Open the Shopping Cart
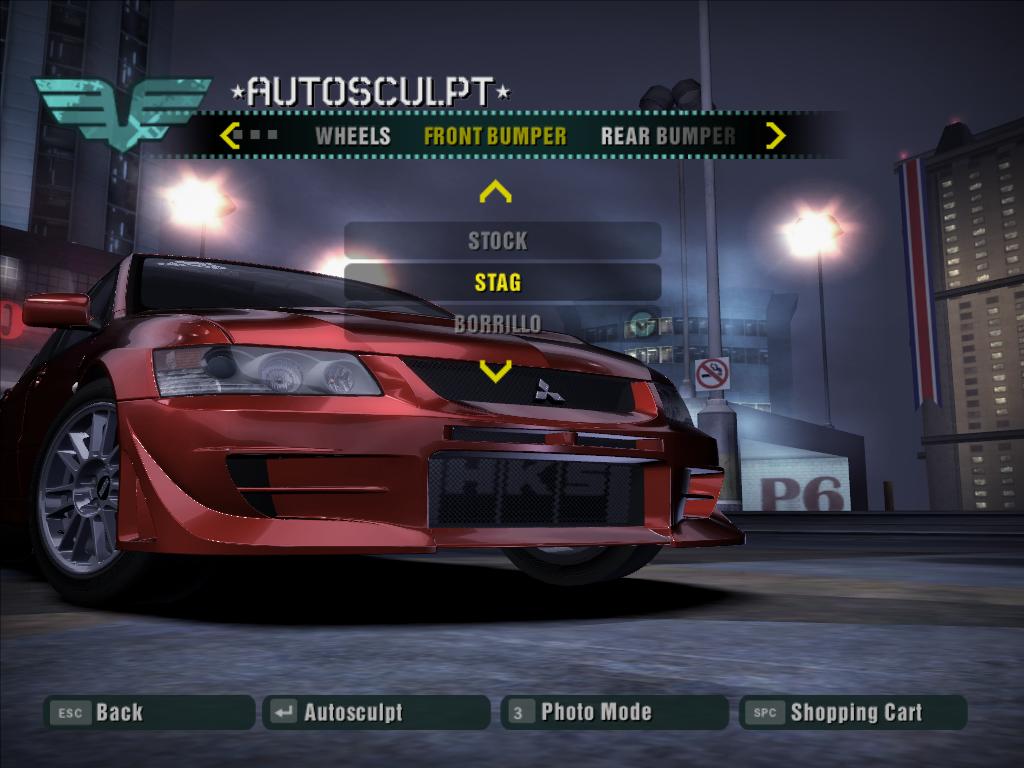 (853, 713)
